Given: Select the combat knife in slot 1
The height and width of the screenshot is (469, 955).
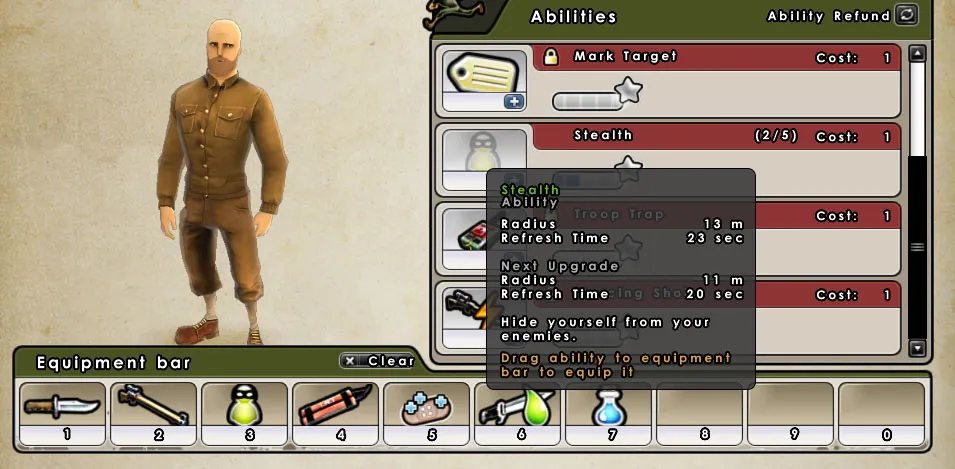Looking at the screenshot, I should pyautogui.click(x=62, y=407).
